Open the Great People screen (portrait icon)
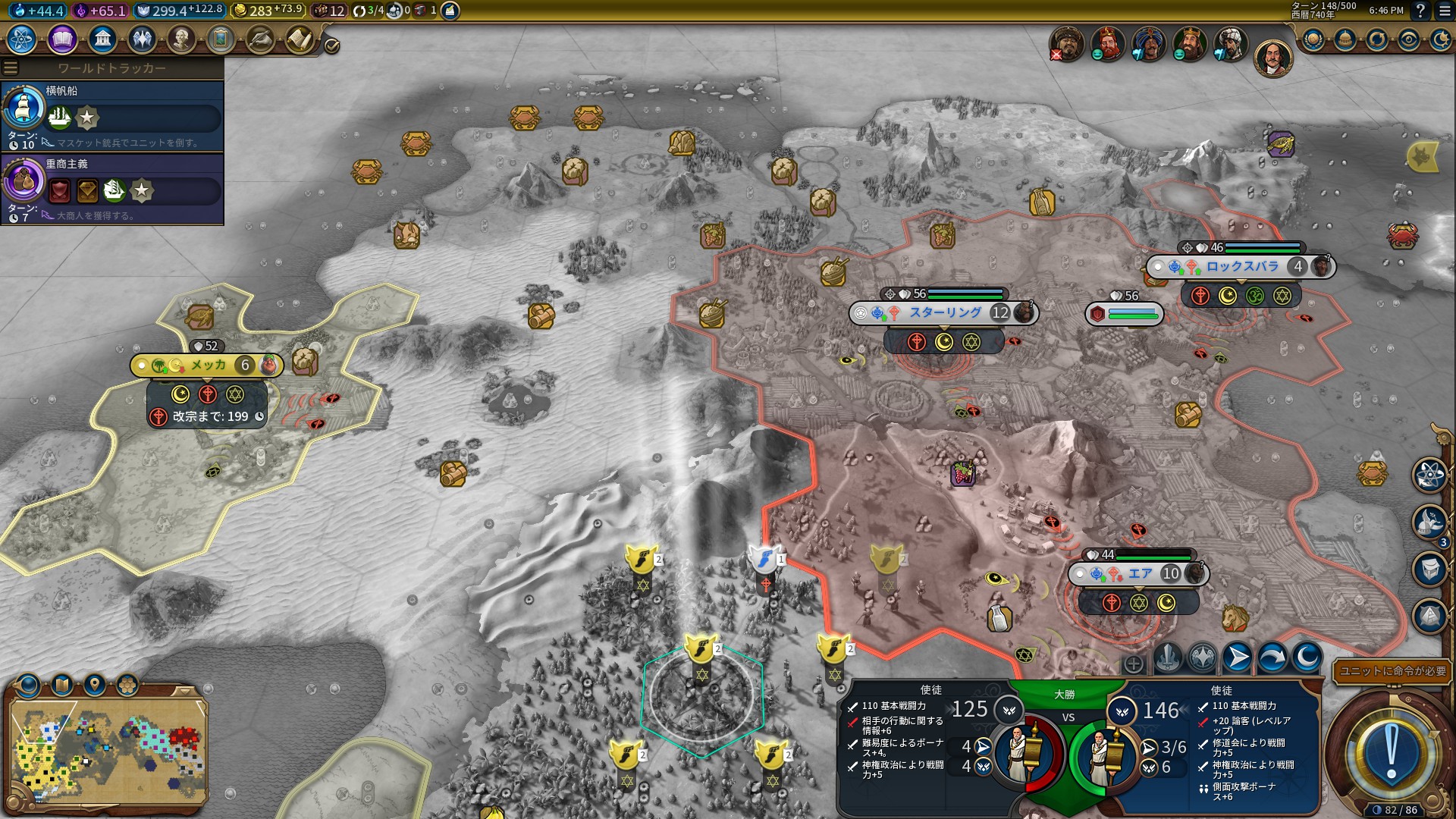Viewport: 1456px width, 819px height. (x=184, y=39)
